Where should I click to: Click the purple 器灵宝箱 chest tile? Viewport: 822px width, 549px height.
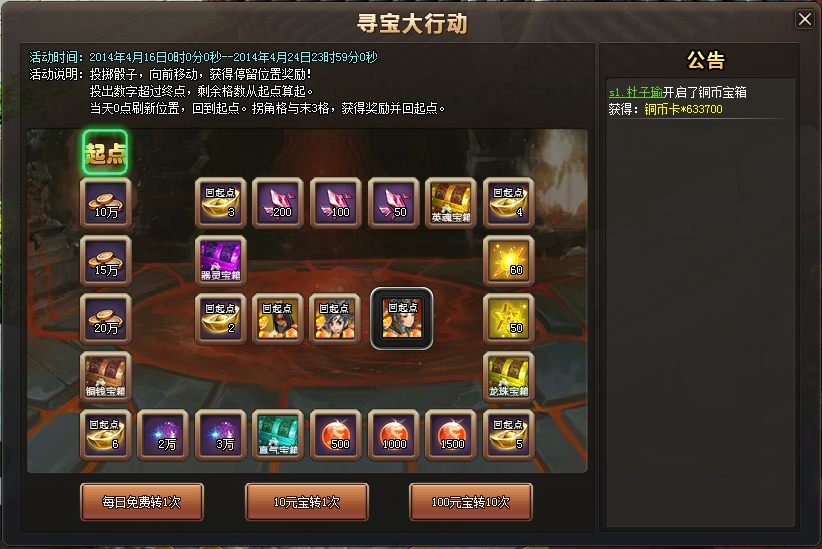(220, 261)
